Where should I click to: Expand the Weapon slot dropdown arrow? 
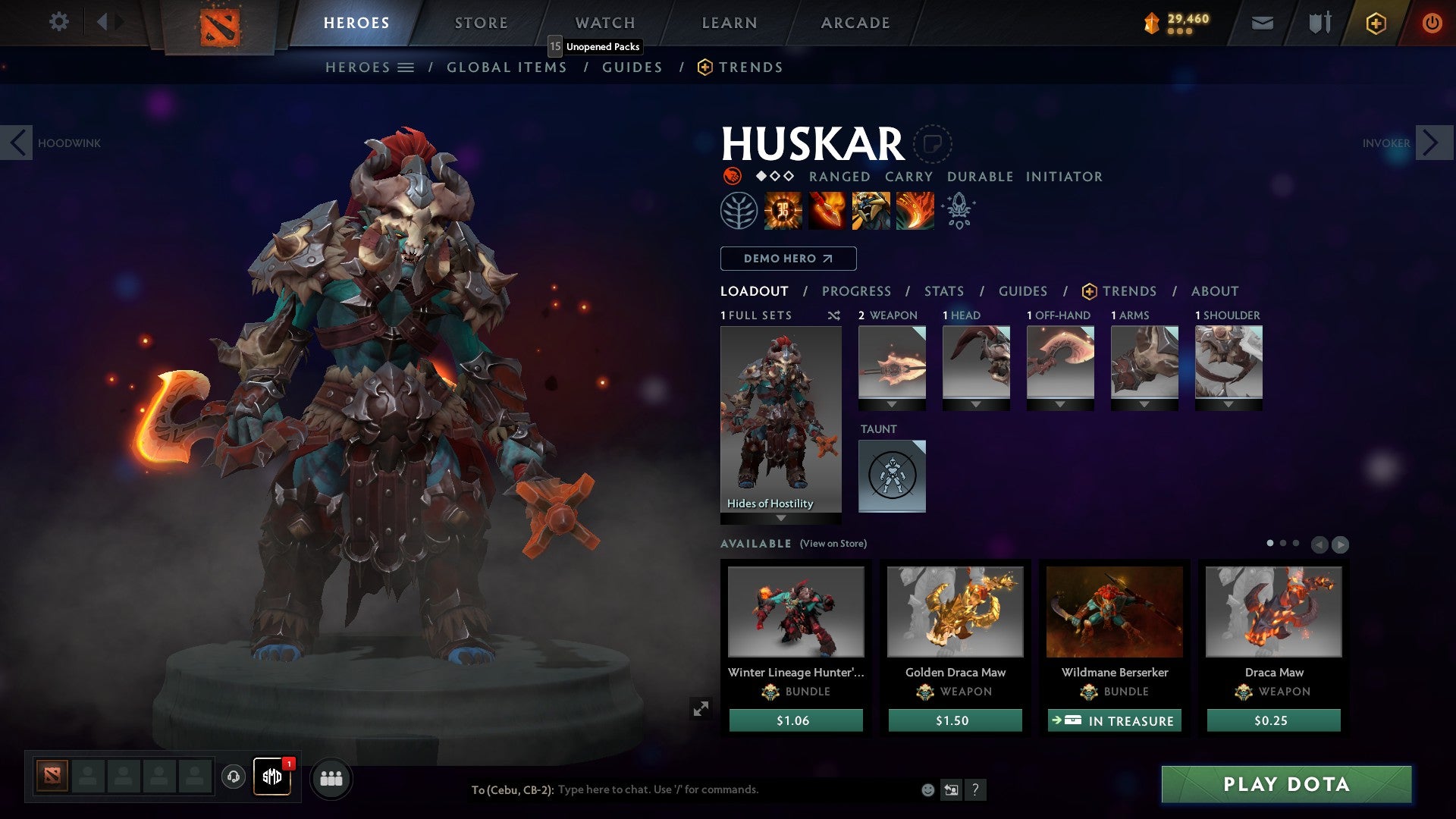(x=893, y=404)
